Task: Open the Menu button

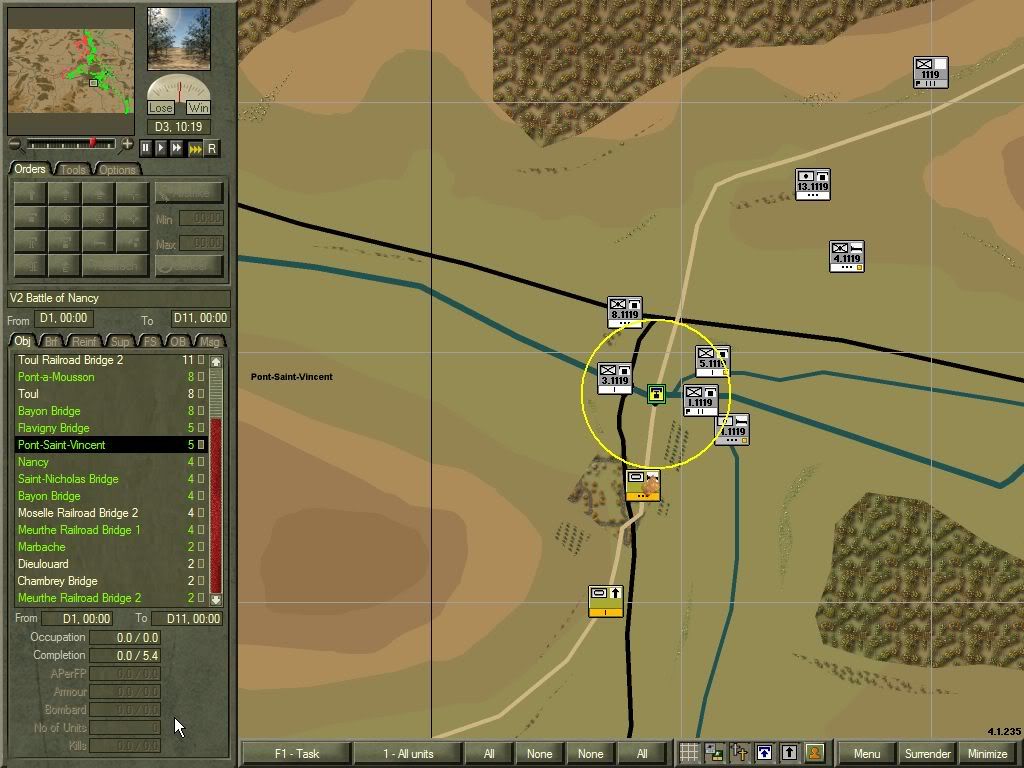Action: (x=866, y=754)
